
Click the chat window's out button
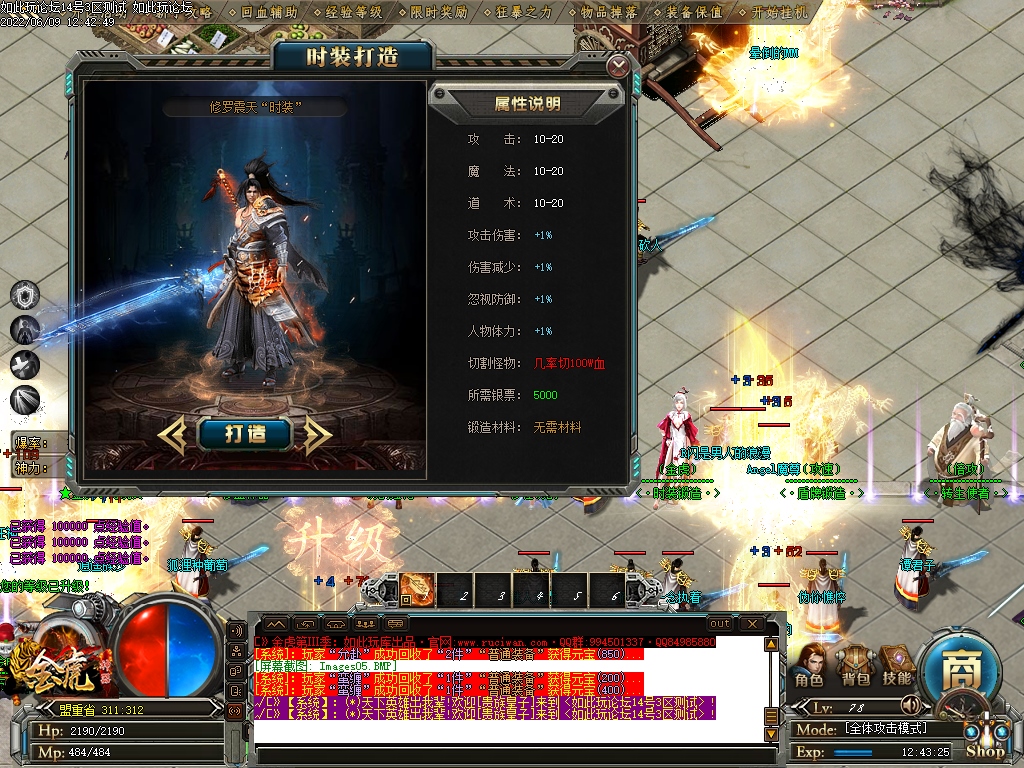click(x=719, y=623)
